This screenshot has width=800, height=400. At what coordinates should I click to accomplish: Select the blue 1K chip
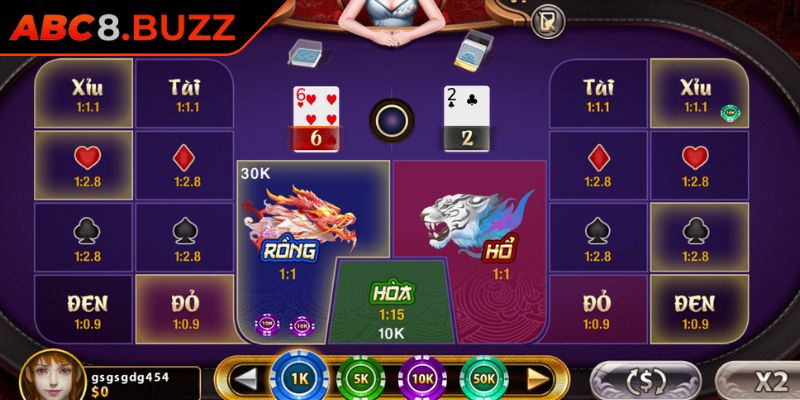[x=298, y=379]
